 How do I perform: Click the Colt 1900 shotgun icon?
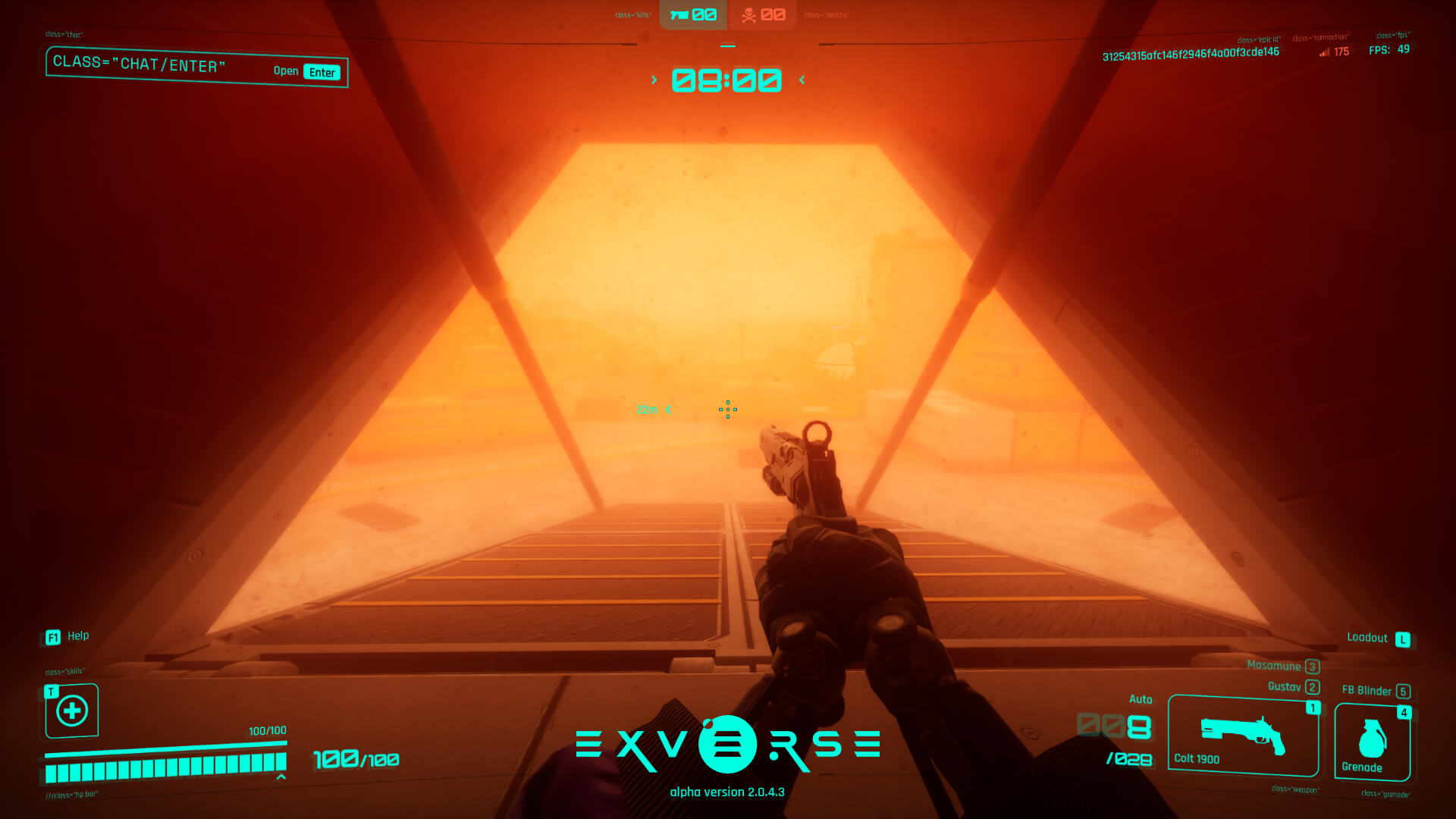[x=1242, y=732]
